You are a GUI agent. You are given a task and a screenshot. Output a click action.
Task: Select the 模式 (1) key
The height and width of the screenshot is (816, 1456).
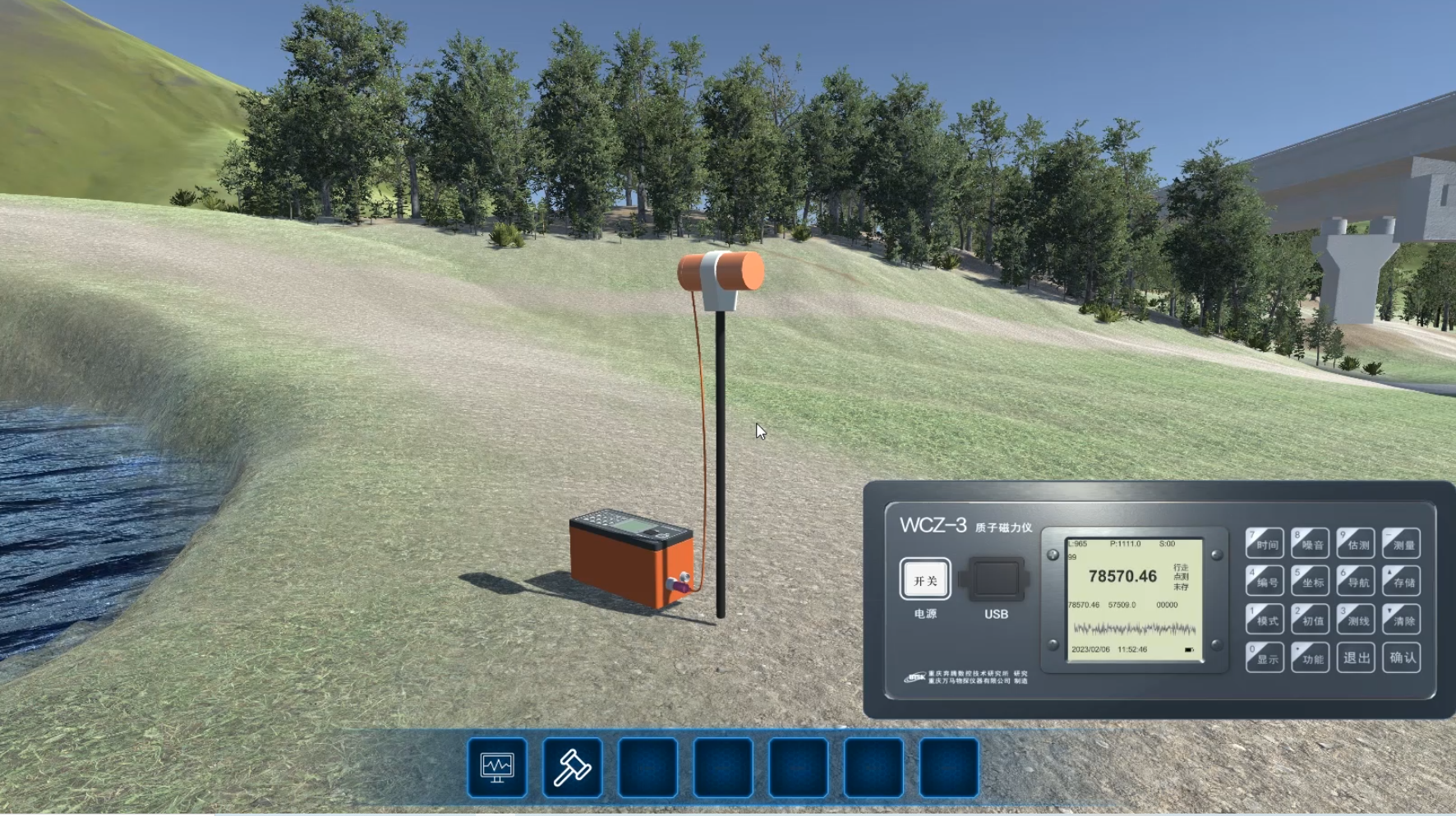[x=1265, y=620]
